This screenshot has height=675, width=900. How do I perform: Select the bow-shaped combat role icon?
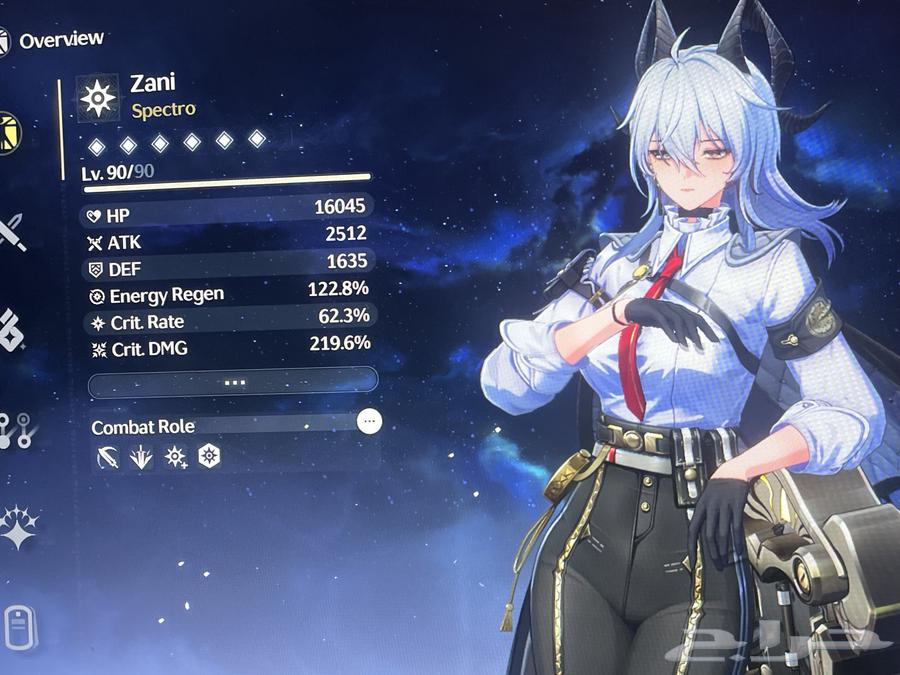click(x=107, y=457)
